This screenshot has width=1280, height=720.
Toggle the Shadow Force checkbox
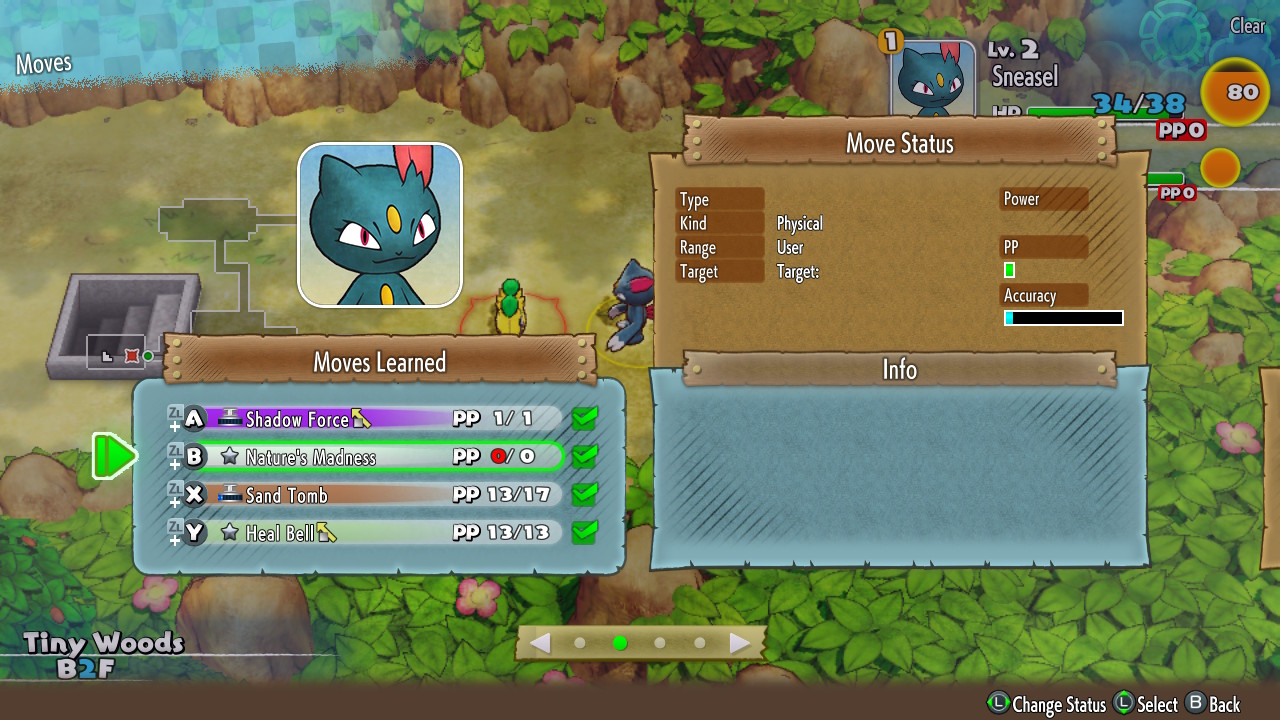pyautogui.click(x=585, y=419)
